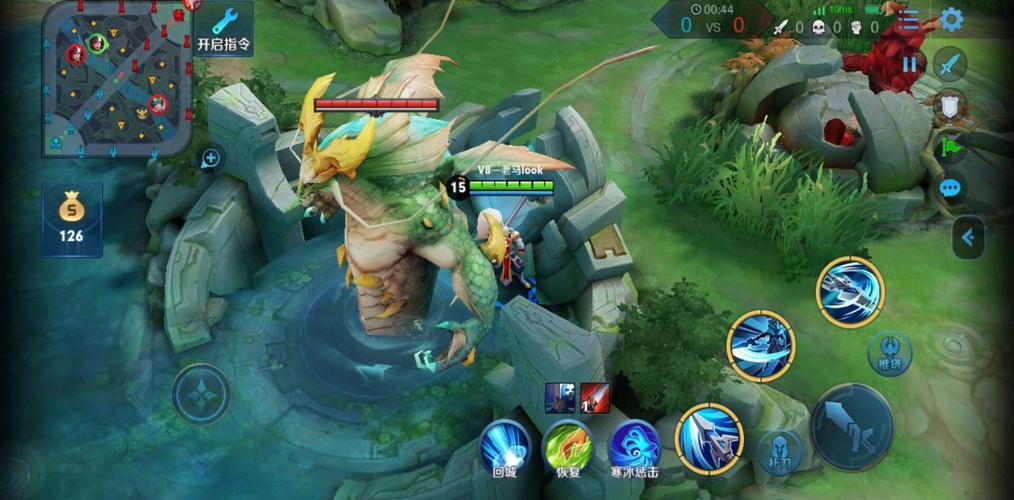Open the chat speech bubble
Screen dimensions: 1014x500
point(950,187)
